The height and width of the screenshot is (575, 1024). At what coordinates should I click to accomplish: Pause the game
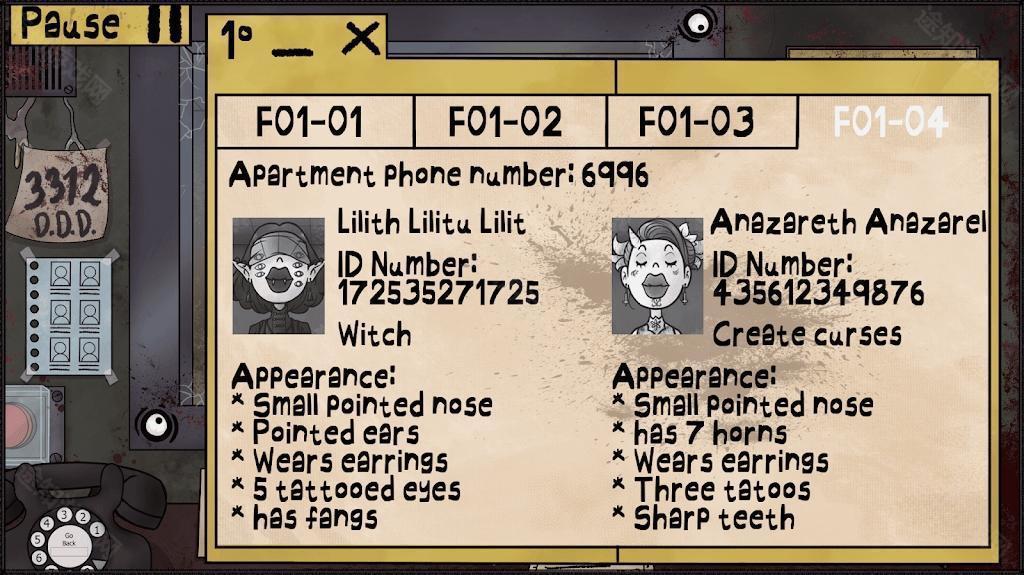(100, 23)
